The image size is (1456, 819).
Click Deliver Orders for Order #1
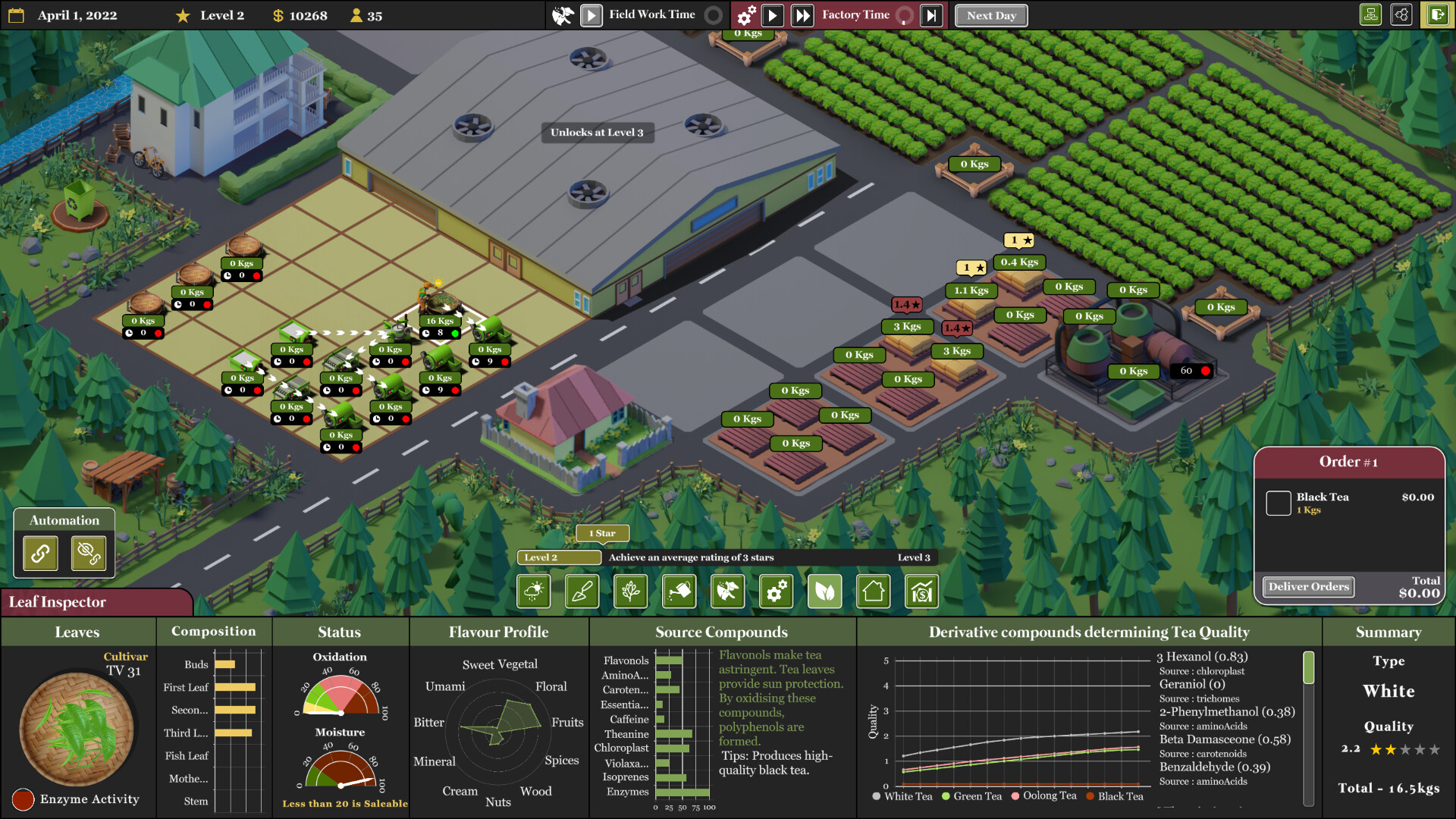coord(1307,586)
